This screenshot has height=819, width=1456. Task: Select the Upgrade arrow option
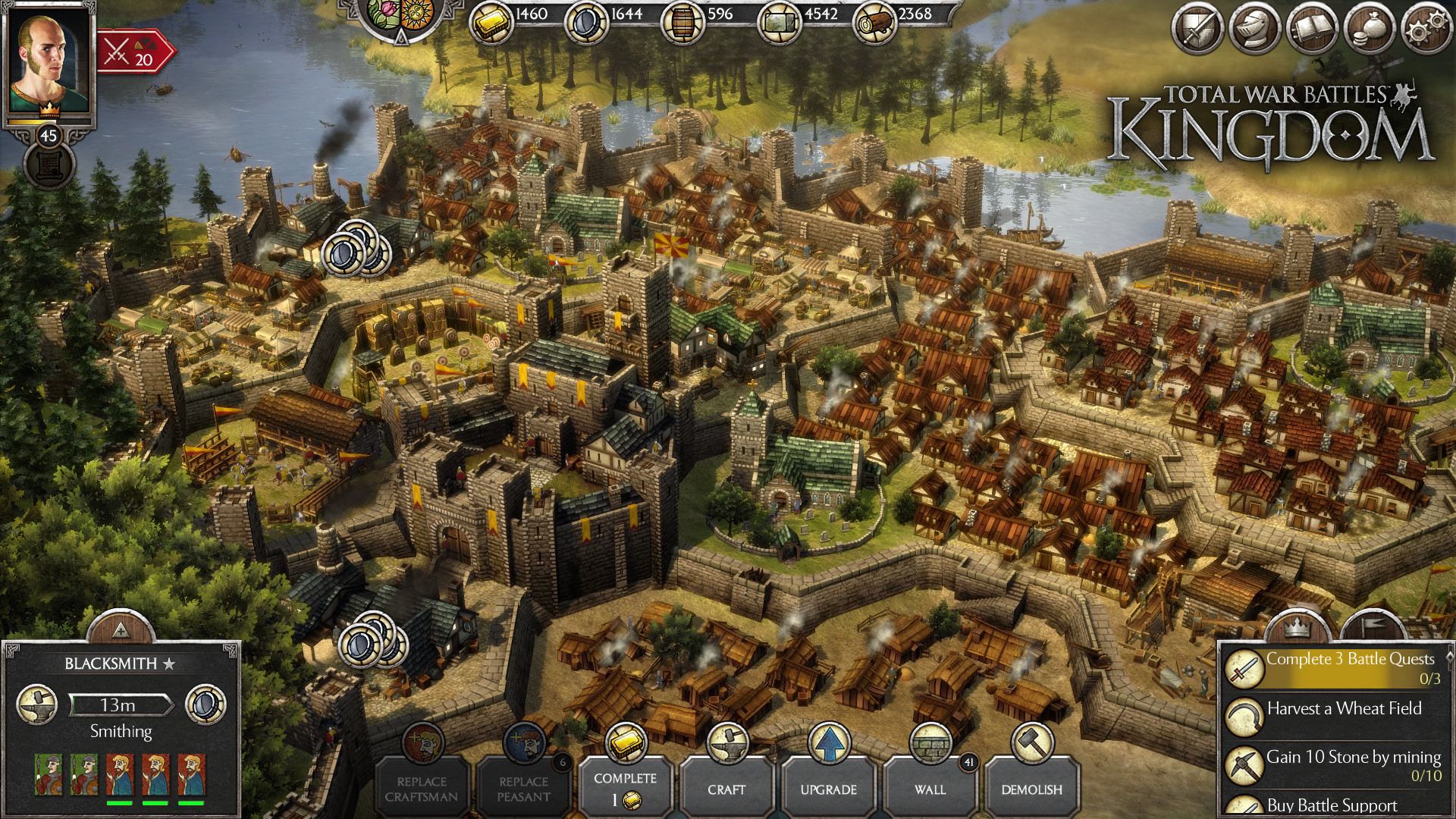pos(830,789)
